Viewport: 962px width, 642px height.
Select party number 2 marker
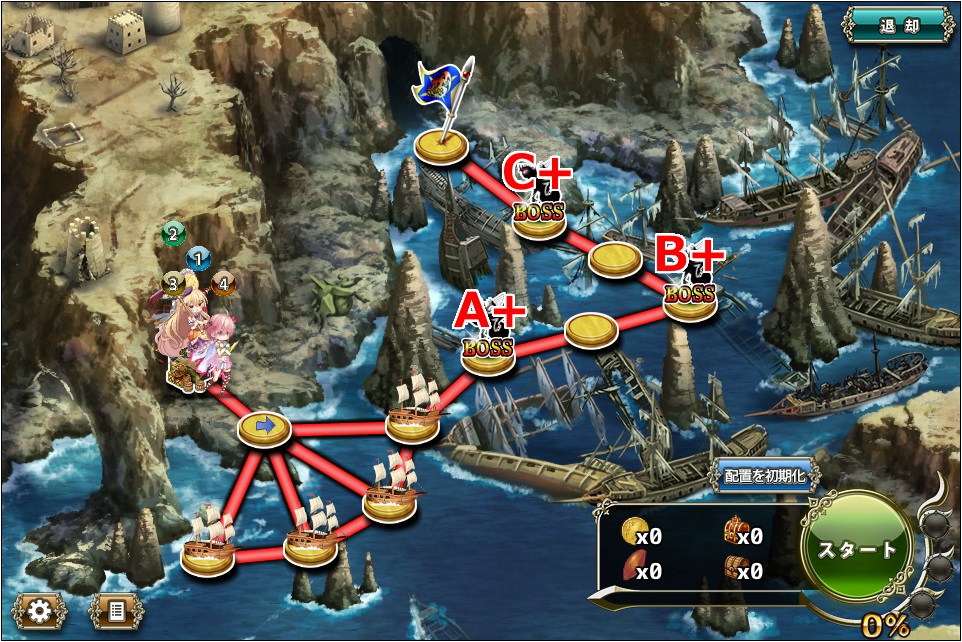173,235
